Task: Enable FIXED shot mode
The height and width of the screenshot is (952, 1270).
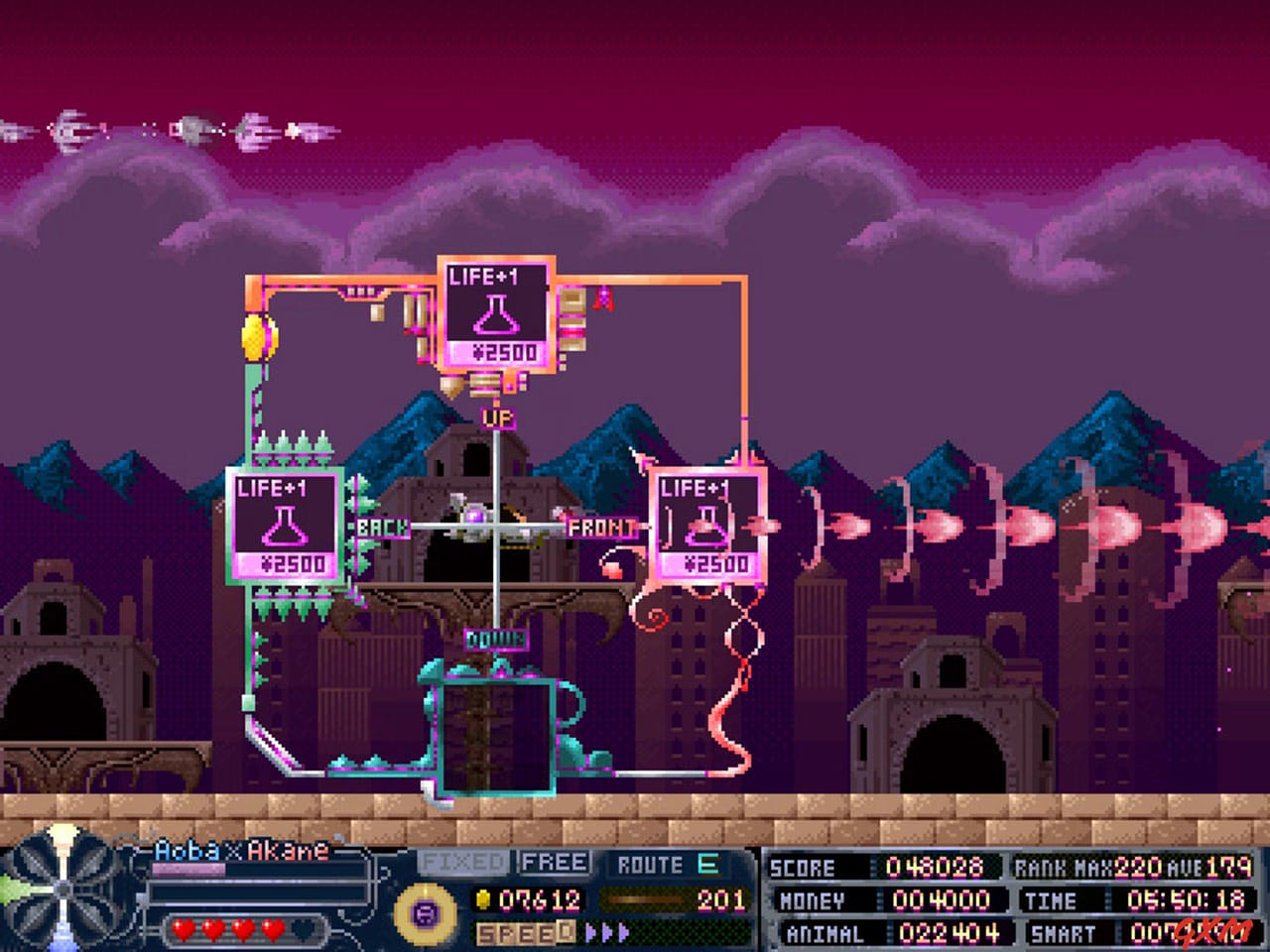Action: point(464,862)
